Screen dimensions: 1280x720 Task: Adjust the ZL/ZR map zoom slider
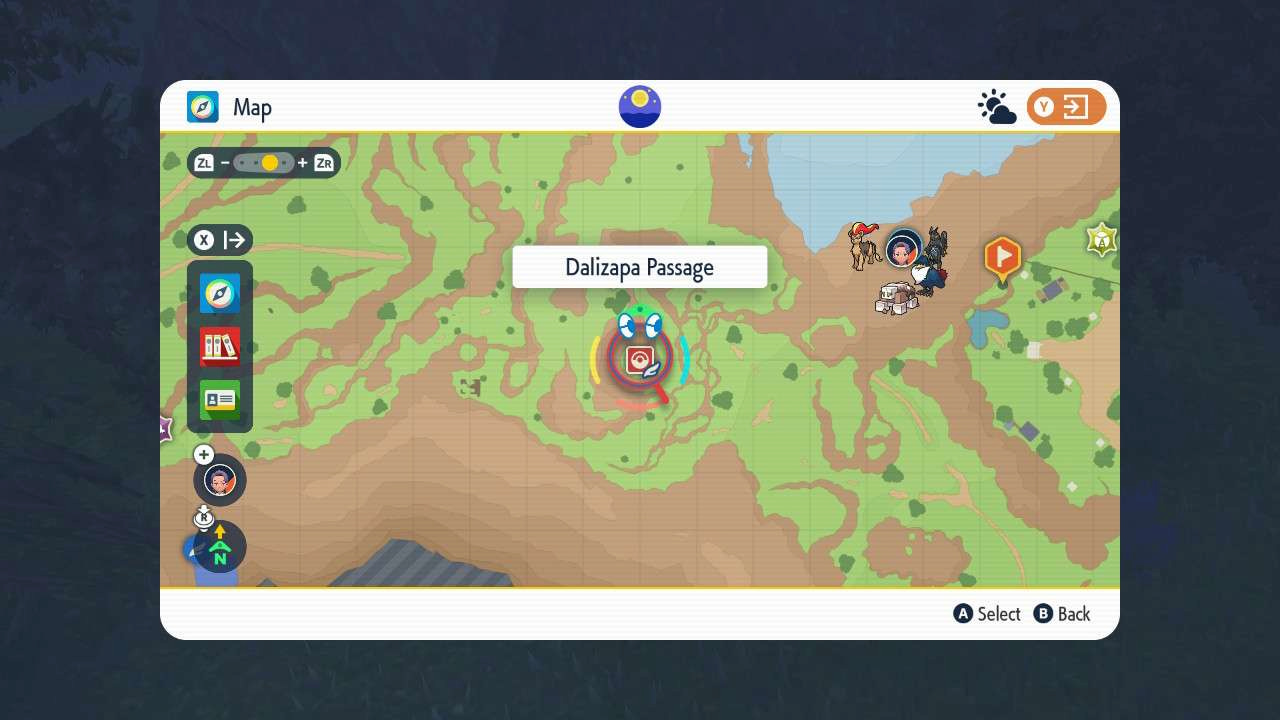(262, 162)
